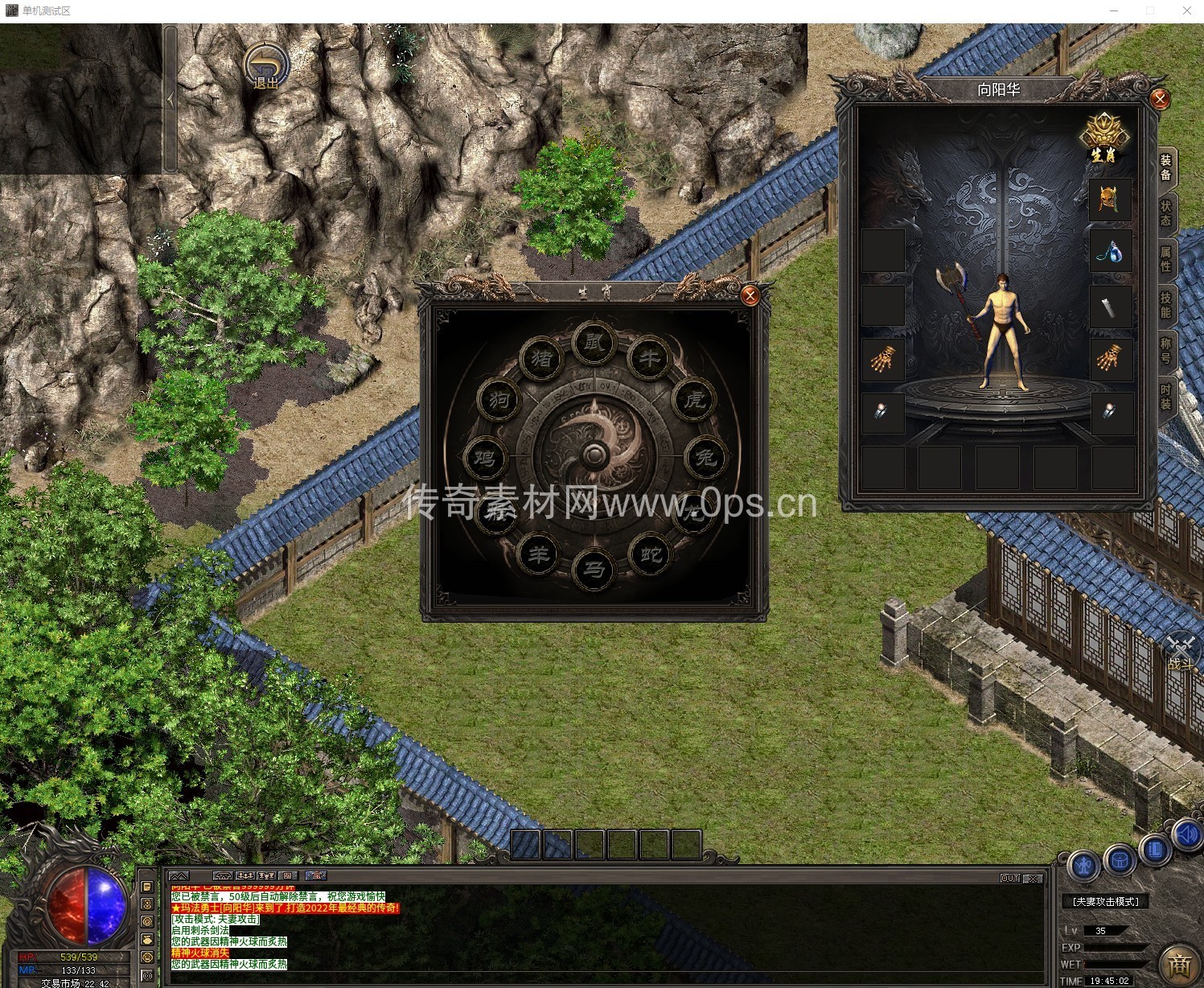Close the 向阳华 character panel
Image resolution: width=1204 pixels, height=988 pixels.
(x=1159, y=99)
